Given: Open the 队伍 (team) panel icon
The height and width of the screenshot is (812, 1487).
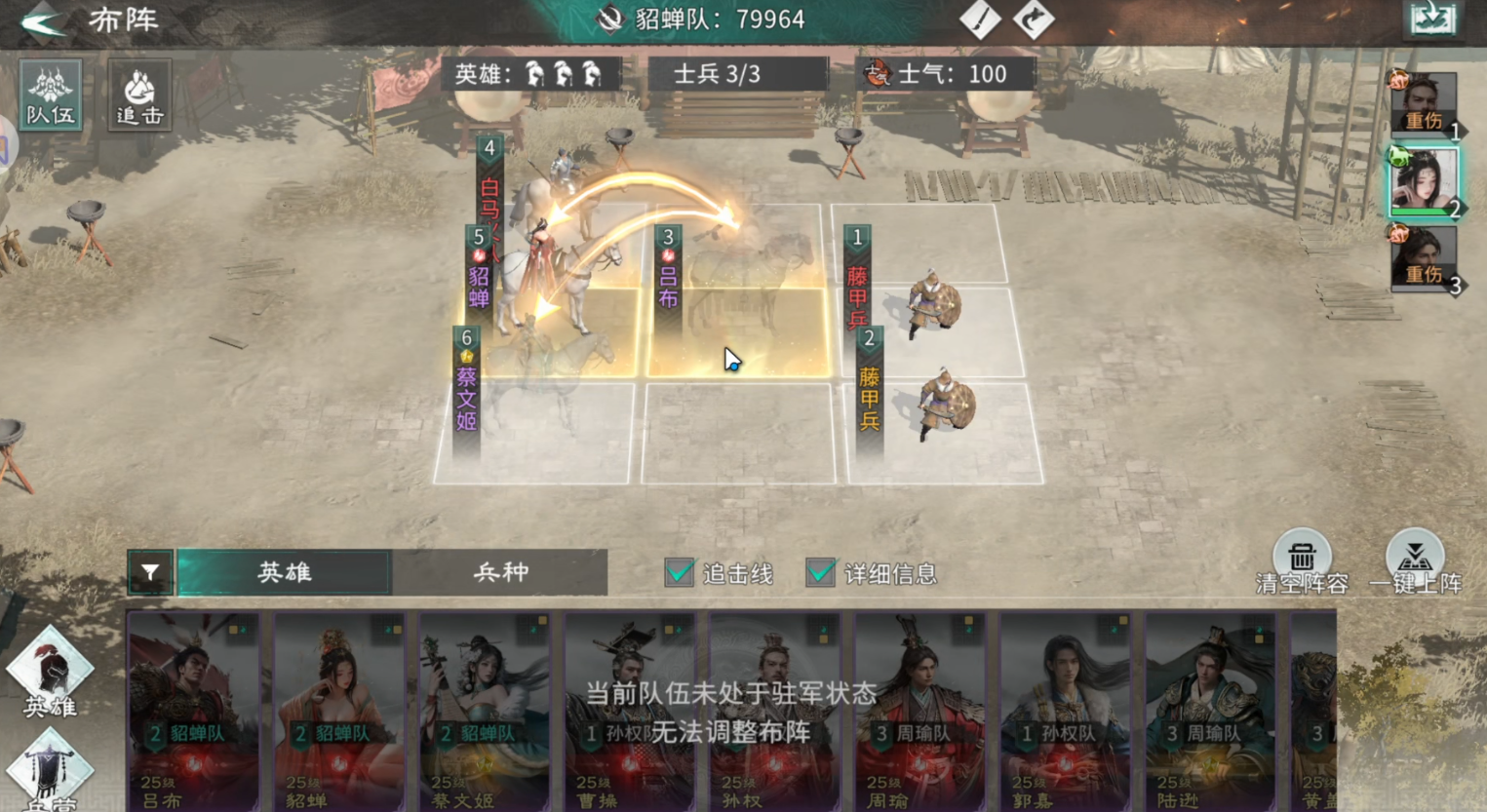Looking at the screenshot, I should (50, 95).
